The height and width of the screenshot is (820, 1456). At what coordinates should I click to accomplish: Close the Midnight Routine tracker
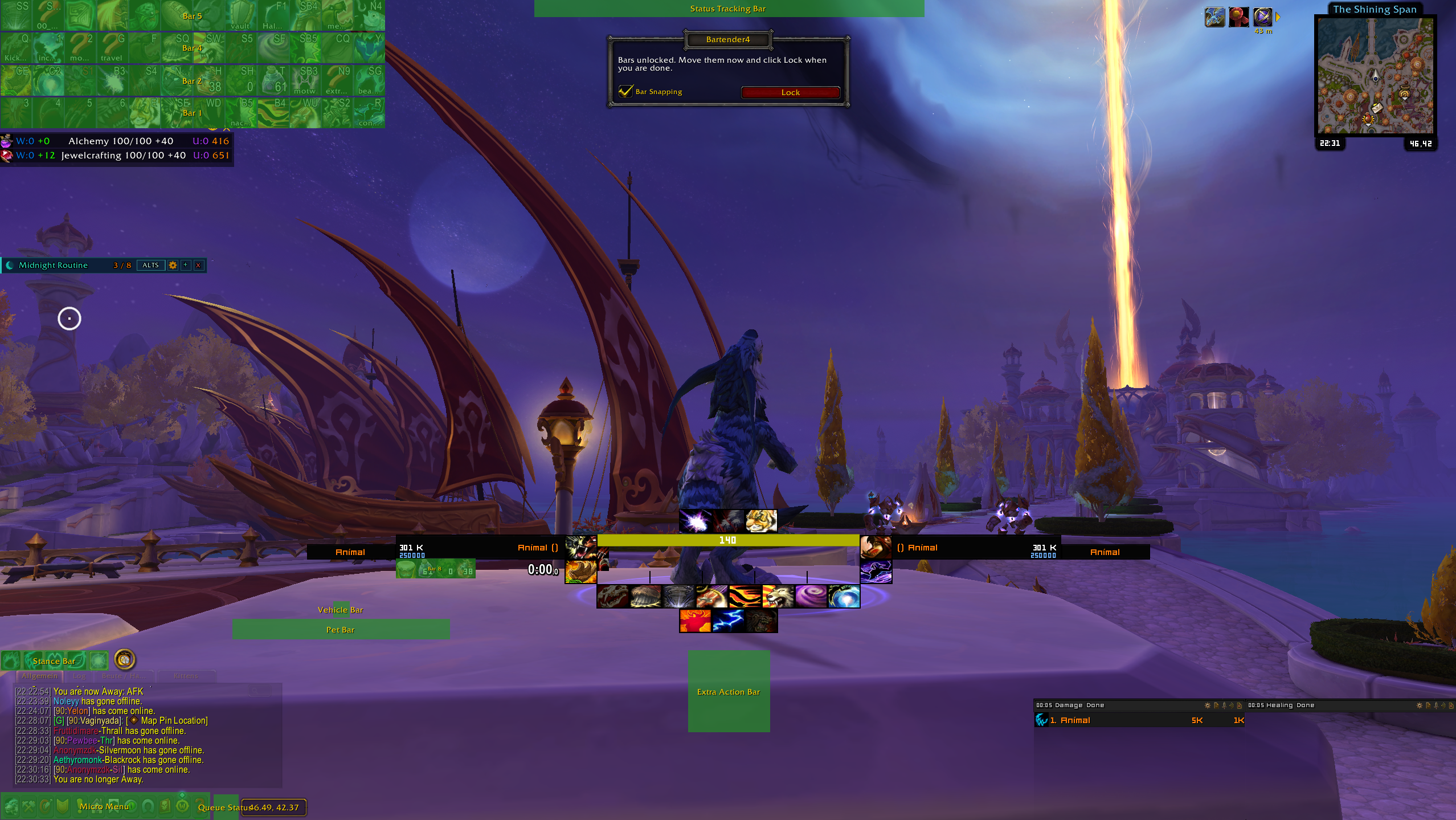pos(198,265)
